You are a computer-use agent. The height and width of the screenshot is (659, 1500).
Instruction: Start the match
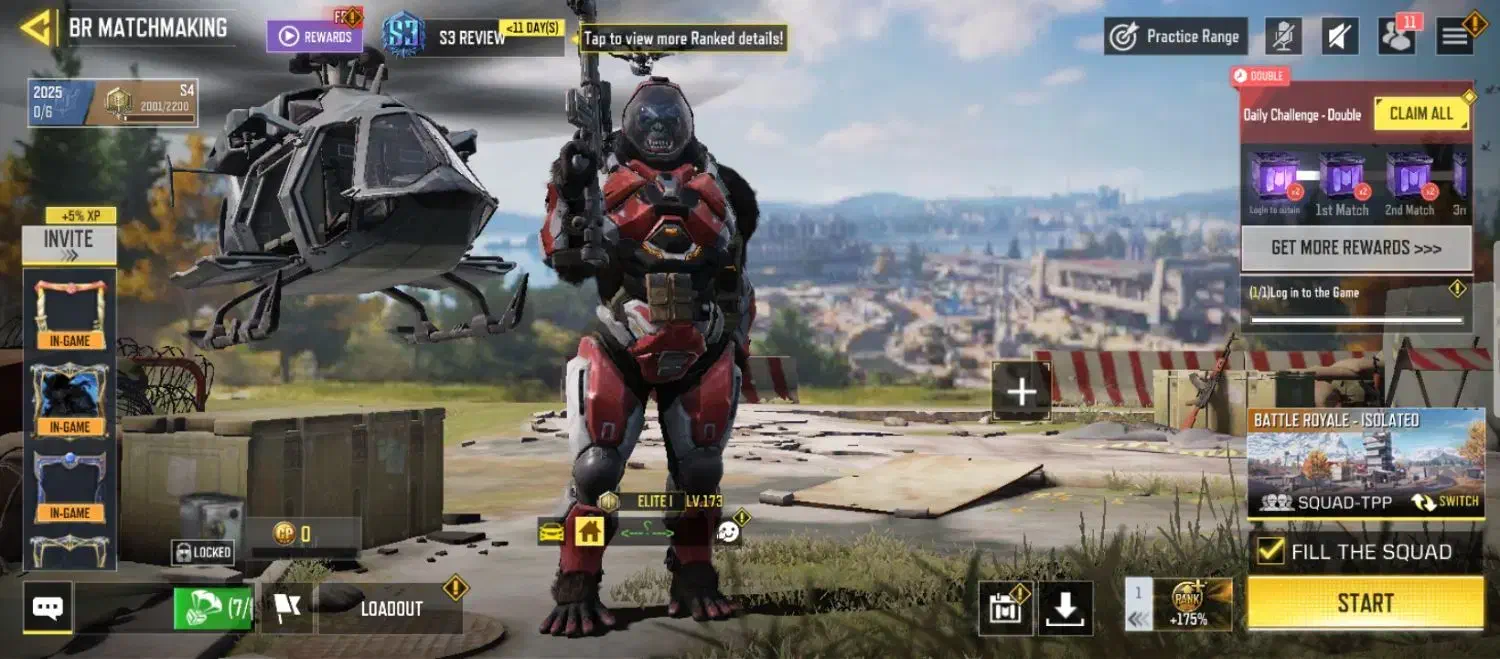click(1365, 603)
